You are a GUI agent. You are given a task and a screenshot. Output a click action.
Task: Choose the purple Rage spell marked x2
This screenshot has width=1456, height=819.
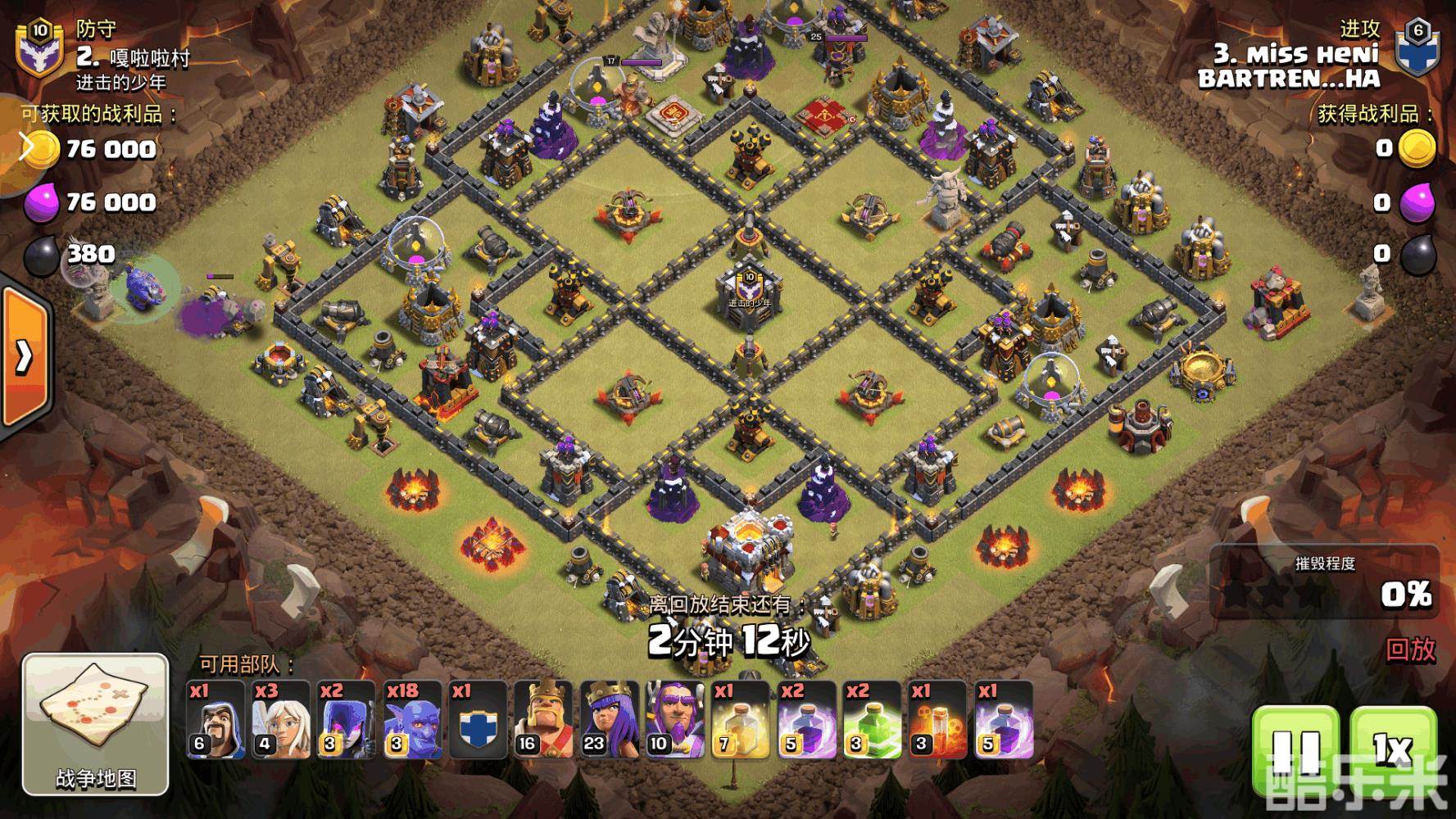806,720
